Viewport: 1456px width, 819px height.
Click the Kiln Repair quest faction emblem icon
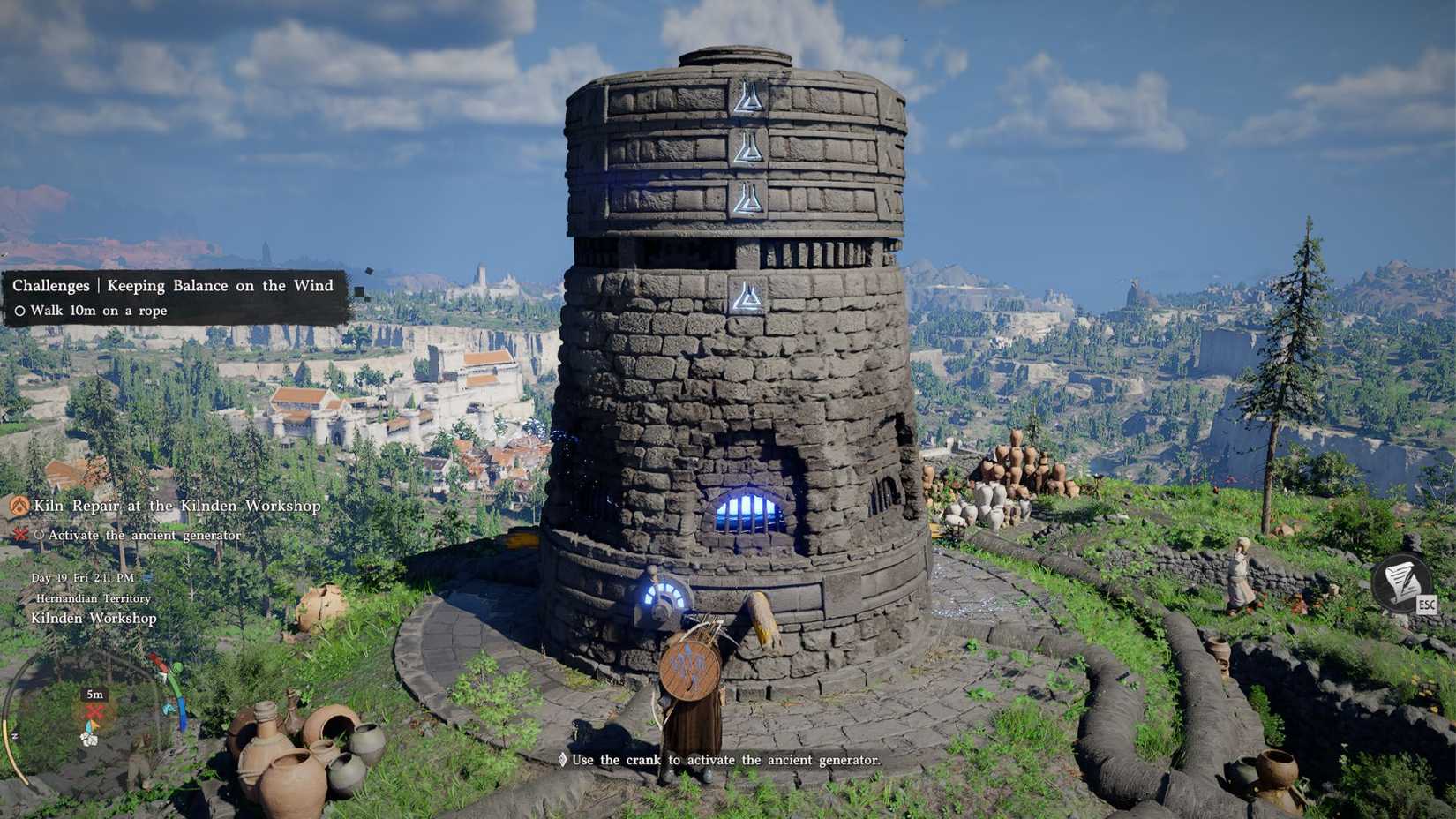click(19, 507)
